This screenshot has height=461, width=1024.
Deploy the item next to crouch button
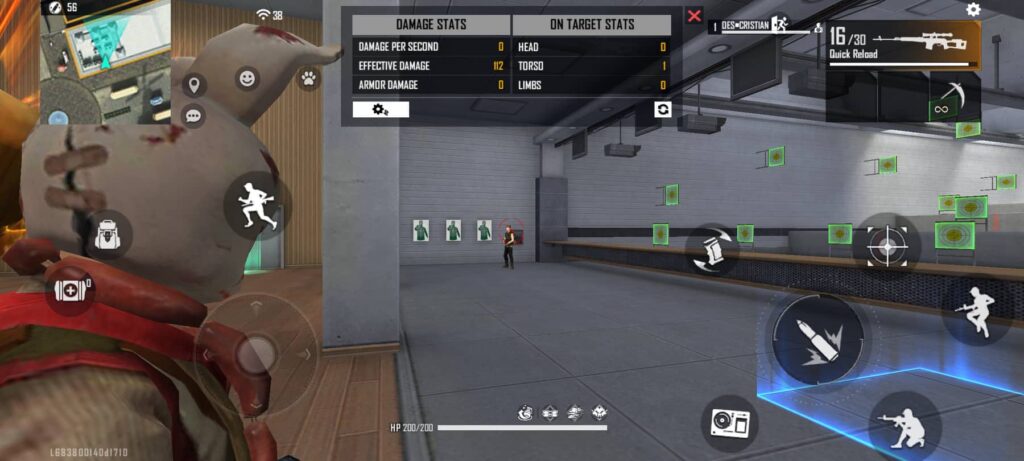point(729,422)
